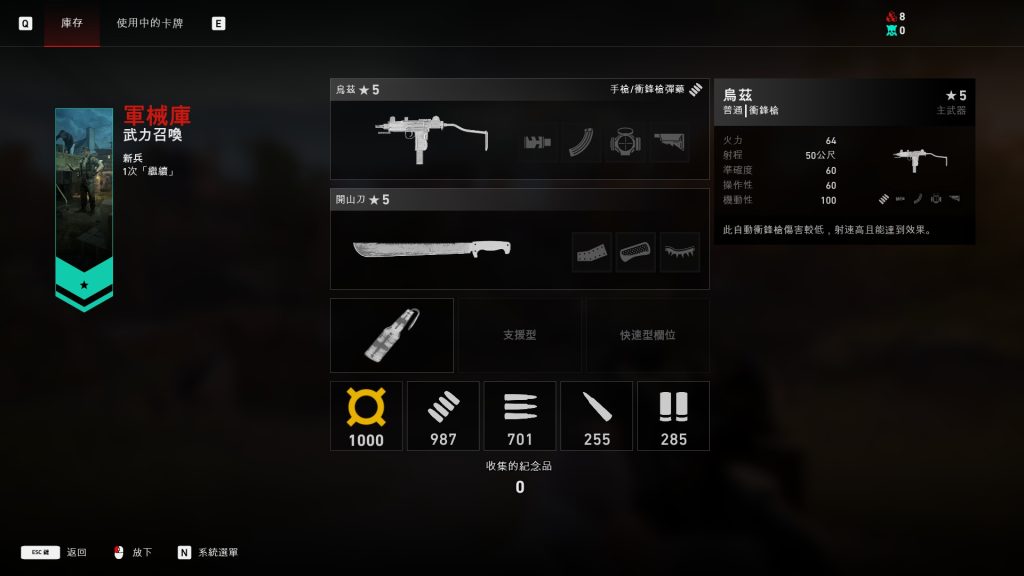Screen dimensions: 1024x576
Task: Choose the rifle ammo tile showing 701
Action: click(x=520, y=415)
